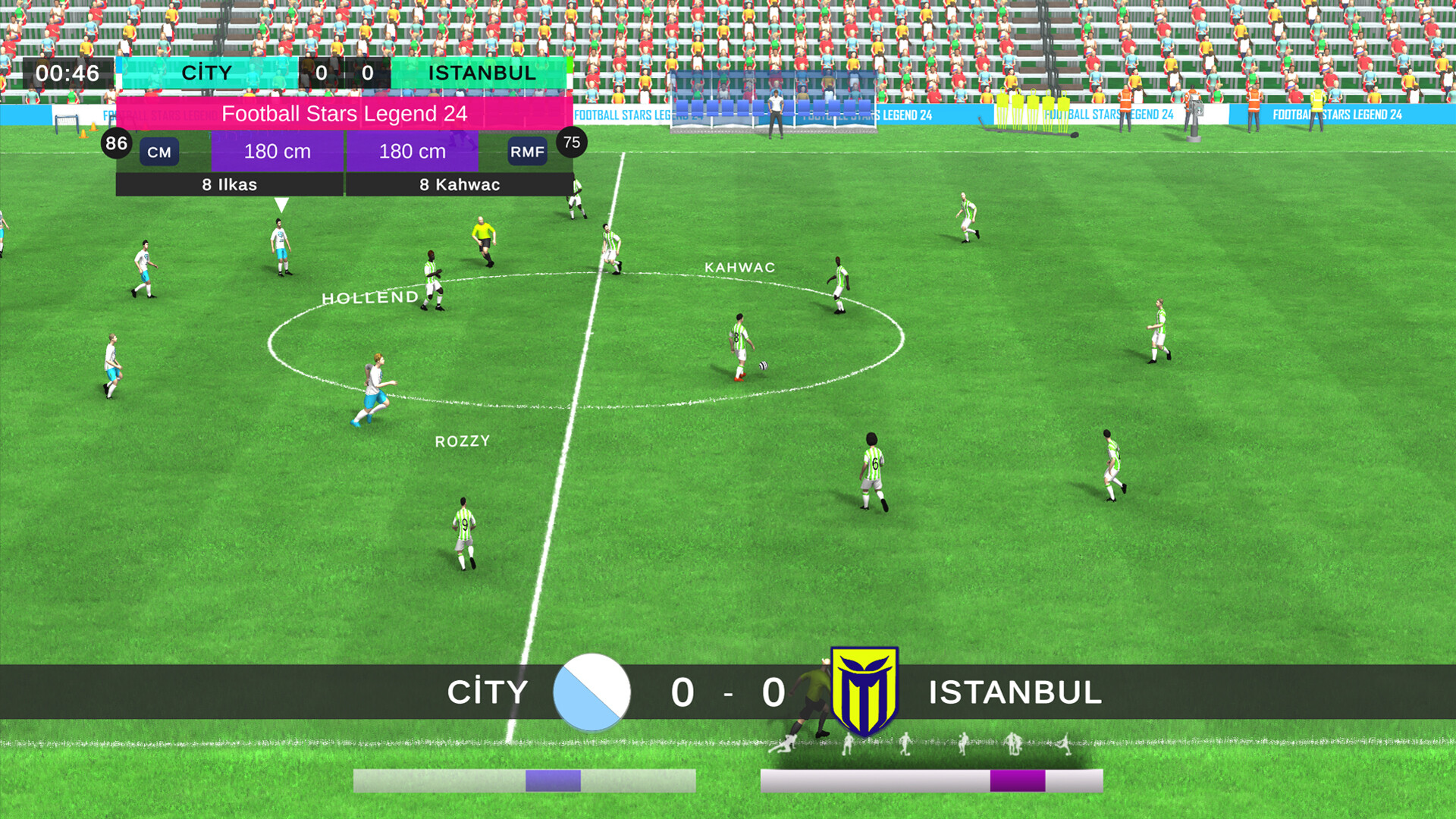Click the 86 rating circle

pyautogui.click(x=118, y=142)
